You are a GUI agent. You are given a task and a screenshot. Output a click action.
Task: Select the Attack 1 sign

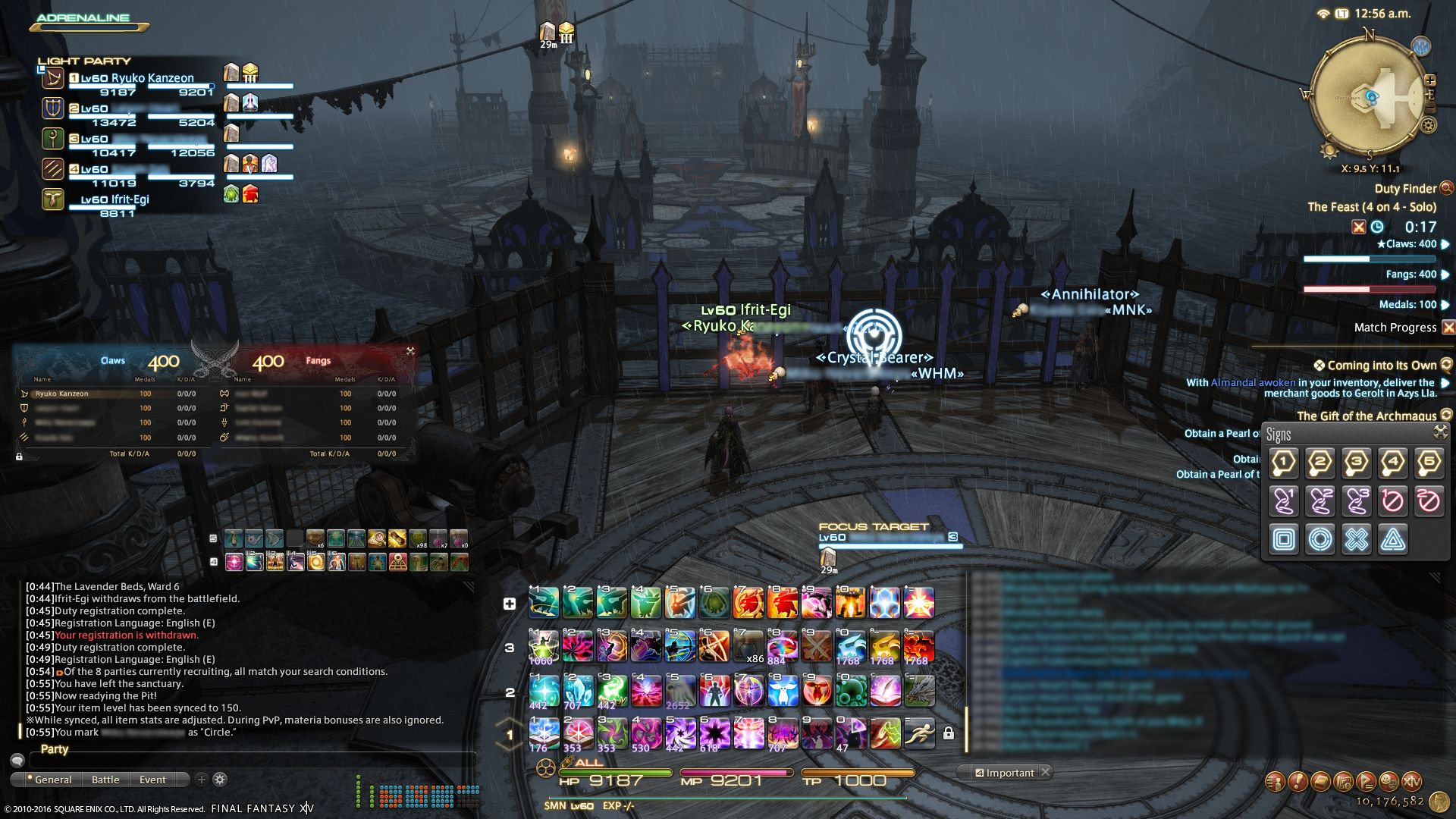1284,463
